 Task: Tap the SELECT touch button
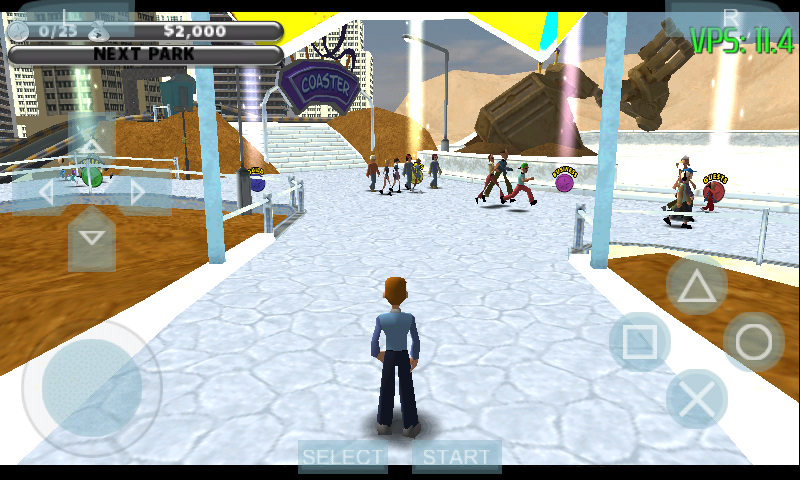point(343,457)
